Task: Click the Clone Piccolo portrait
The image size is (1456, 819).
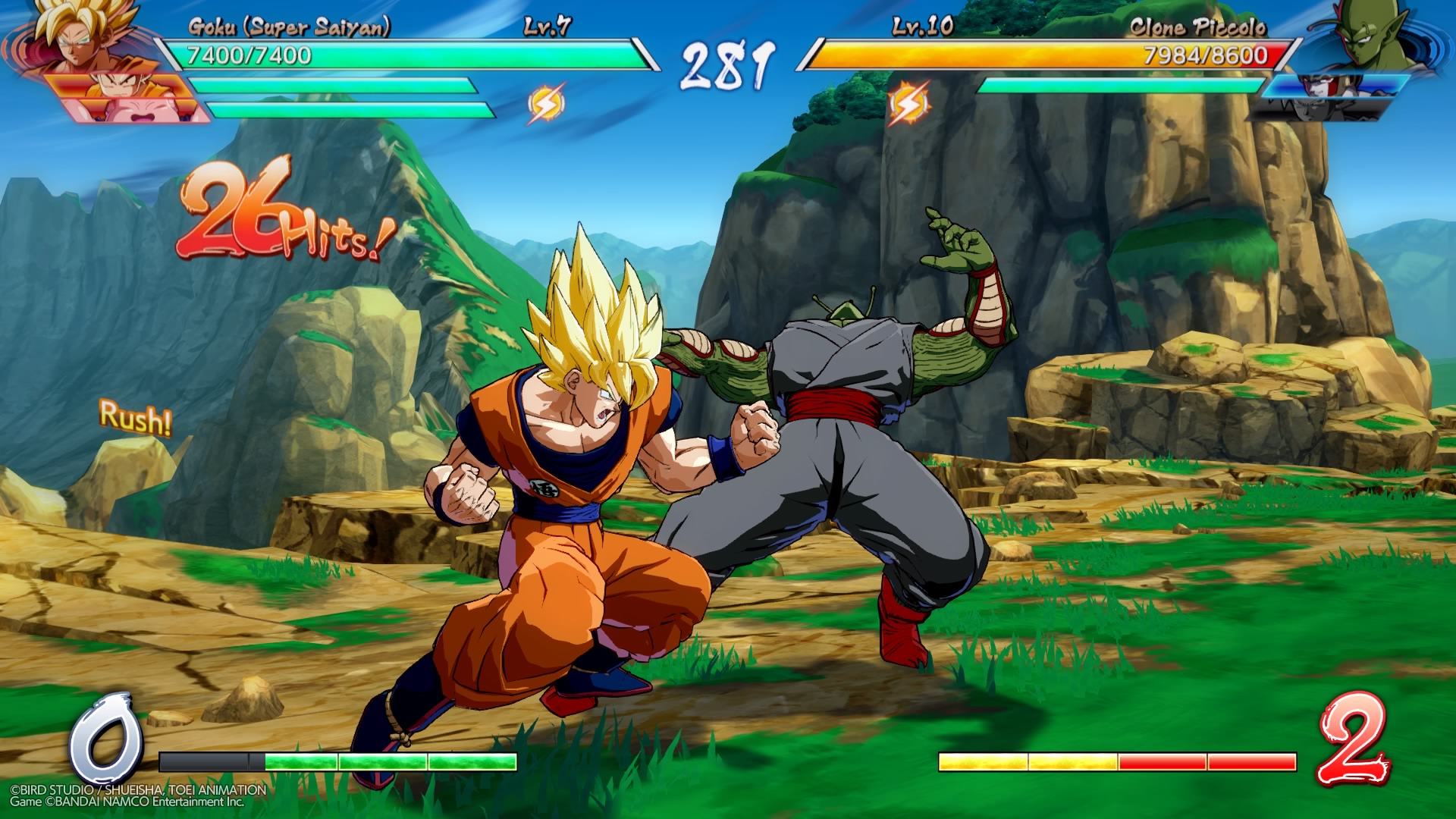Action: 1365,34
